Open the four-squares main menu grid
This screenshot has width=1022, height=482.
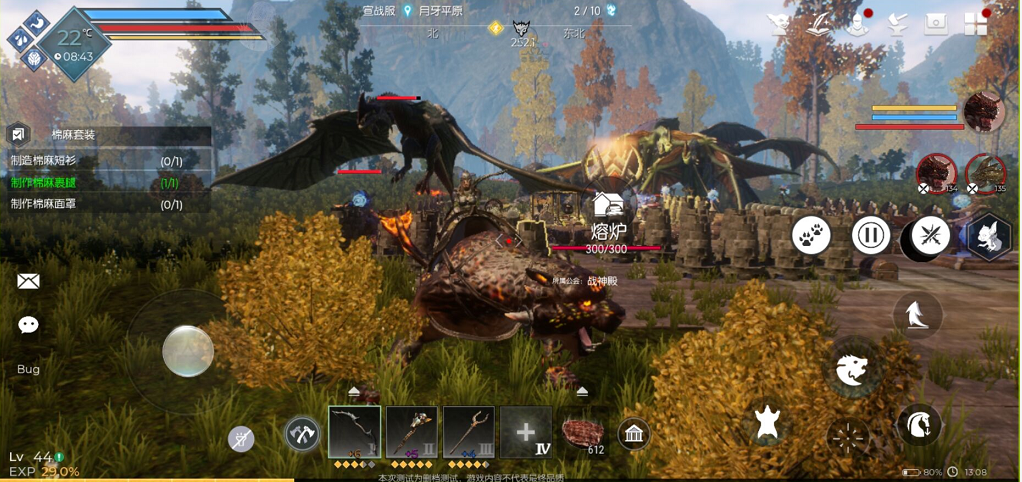coord(975,24)
